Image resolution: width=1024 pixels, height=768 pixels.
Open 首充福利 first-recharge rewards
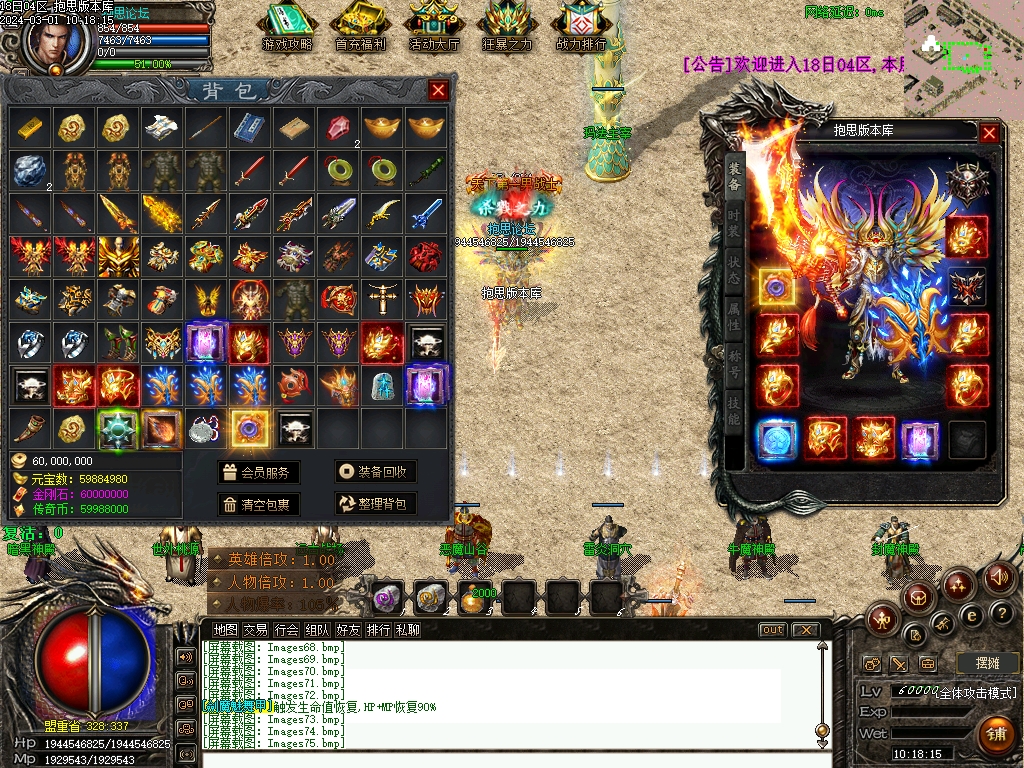(360, 25)
